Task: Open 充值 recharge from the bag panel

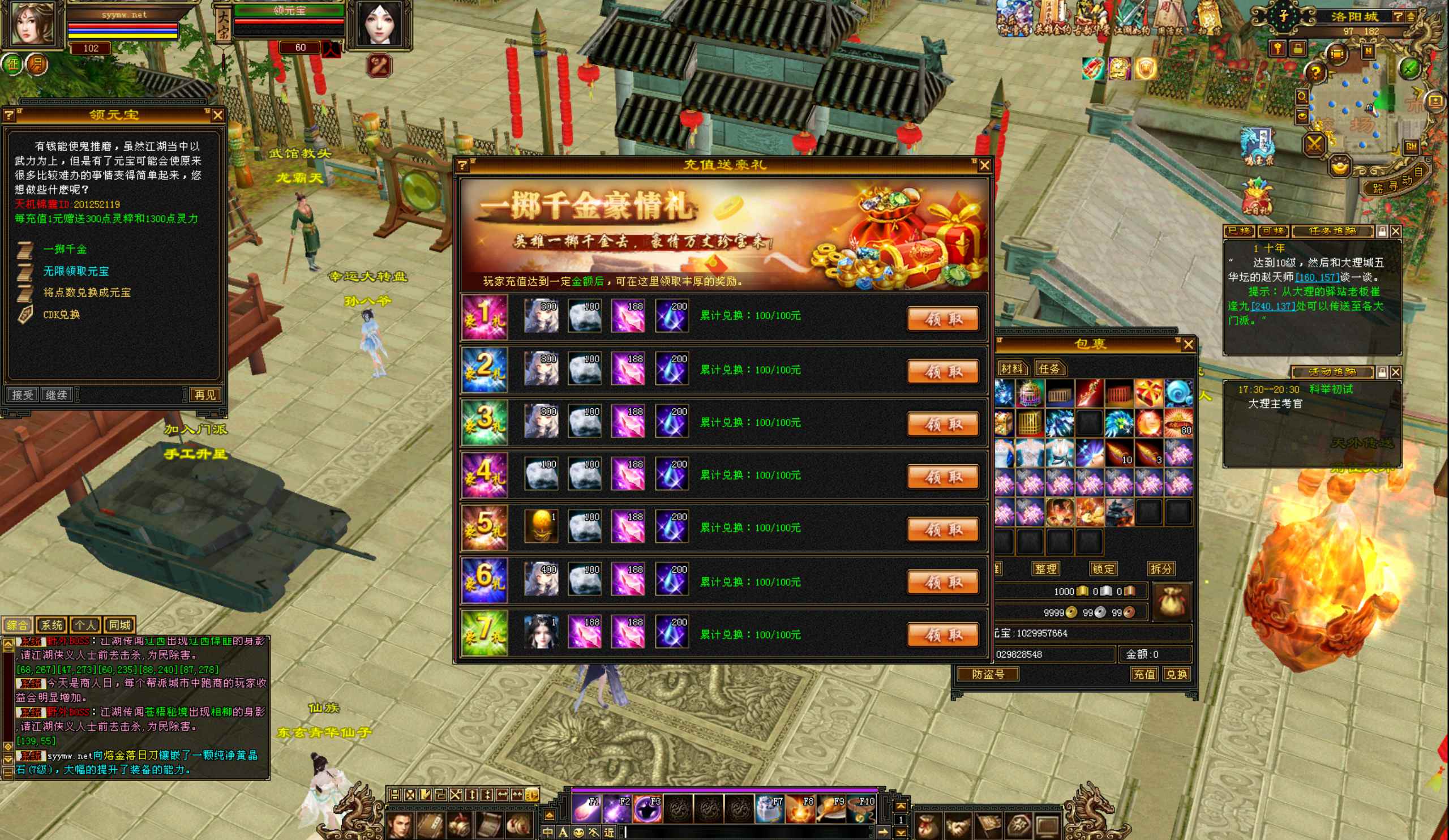Action: [x=1144, y=674]
